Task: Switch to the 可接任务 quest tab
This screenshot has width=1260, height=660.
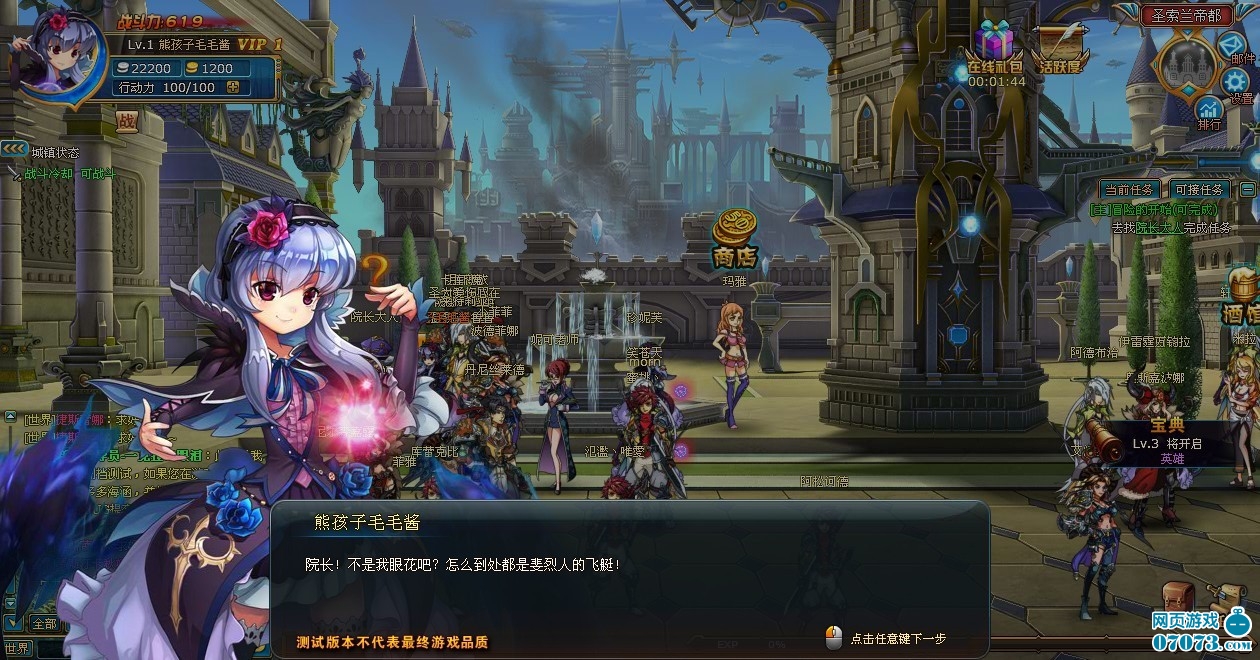Action: click(x=1198, y=190)
